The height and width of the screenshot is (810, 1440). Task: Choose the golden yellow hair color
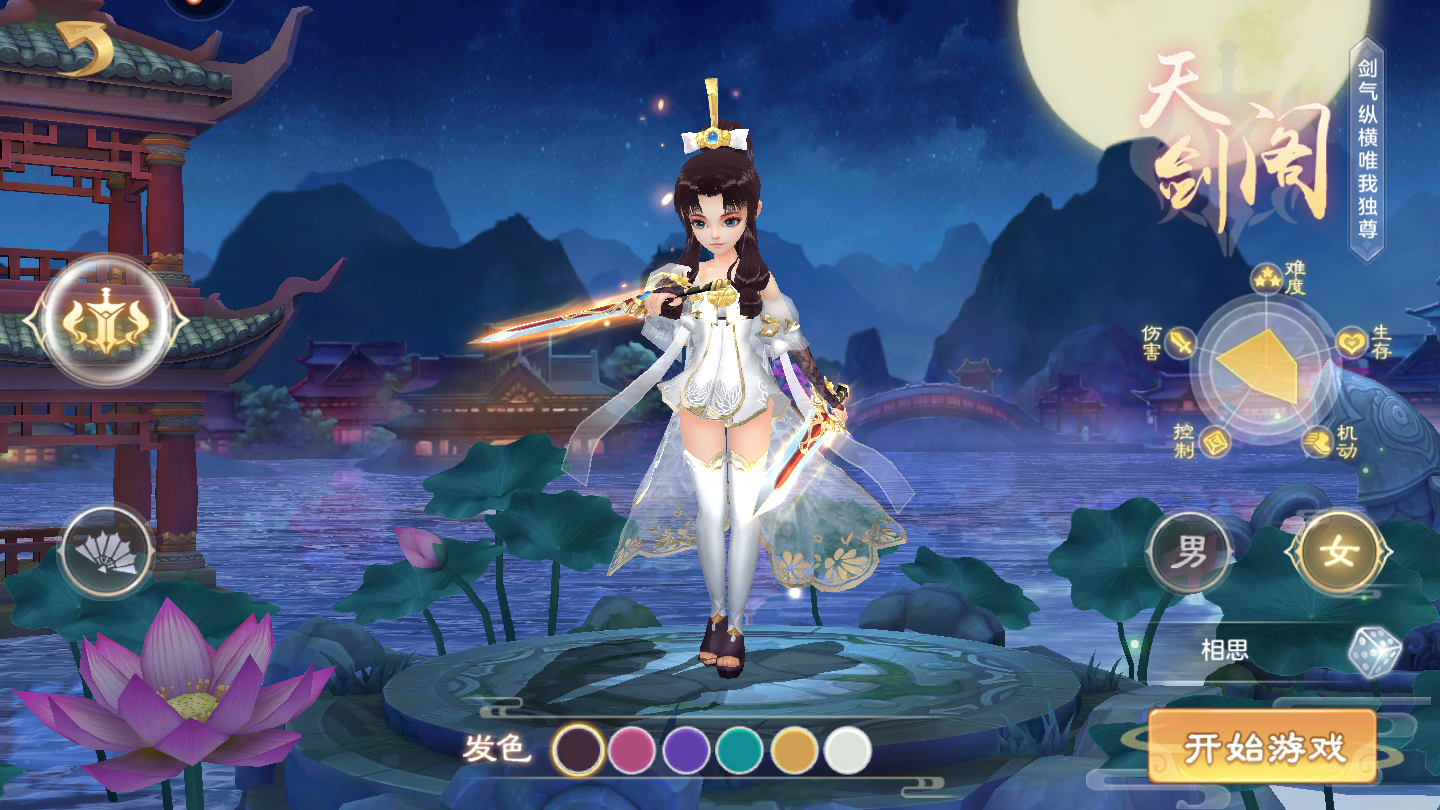tap(794, 750)
